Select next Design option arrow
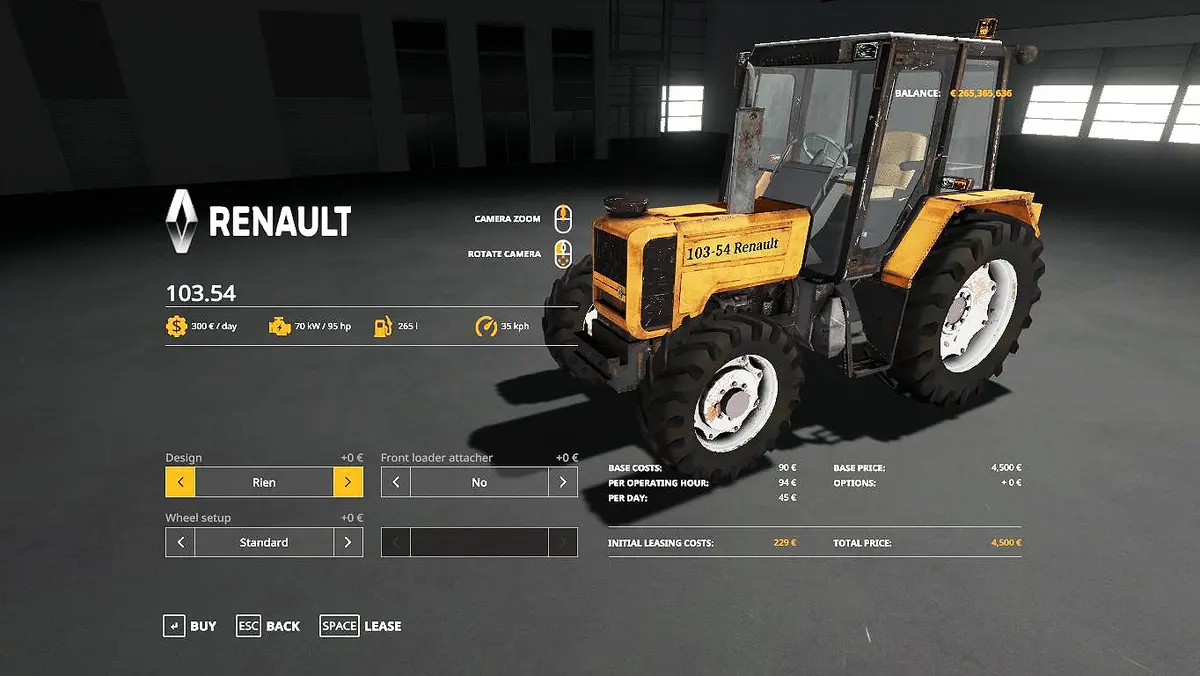The height and width of the screenshot is (676, 1200). point(348,482)
